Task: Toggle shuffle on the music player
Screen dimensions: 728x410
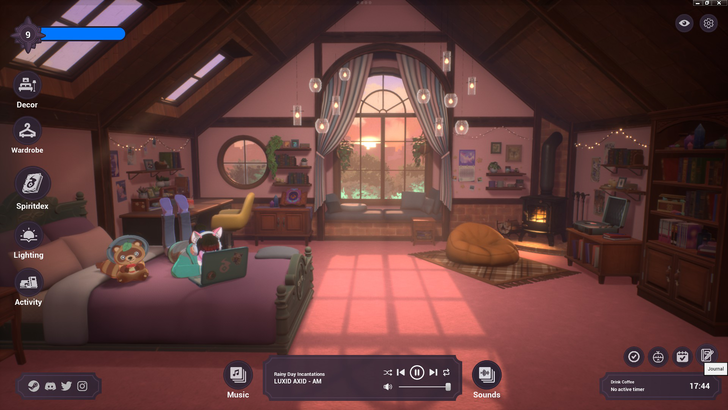Action: click(388, 372)
